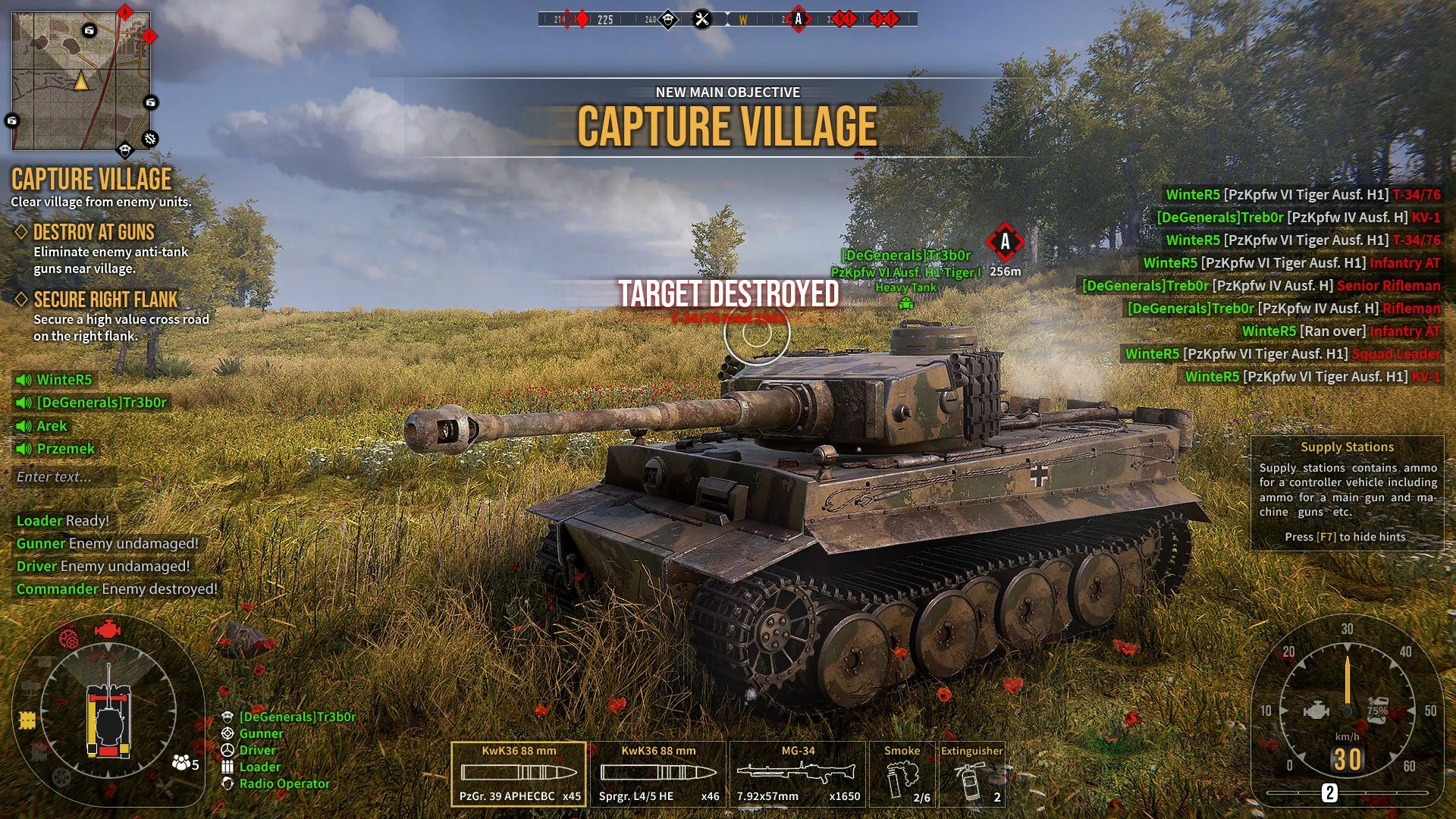The height and width of the screenshot is (819, 1456).
Task: Click the Driver steering wheel icon
Action: 226,749
